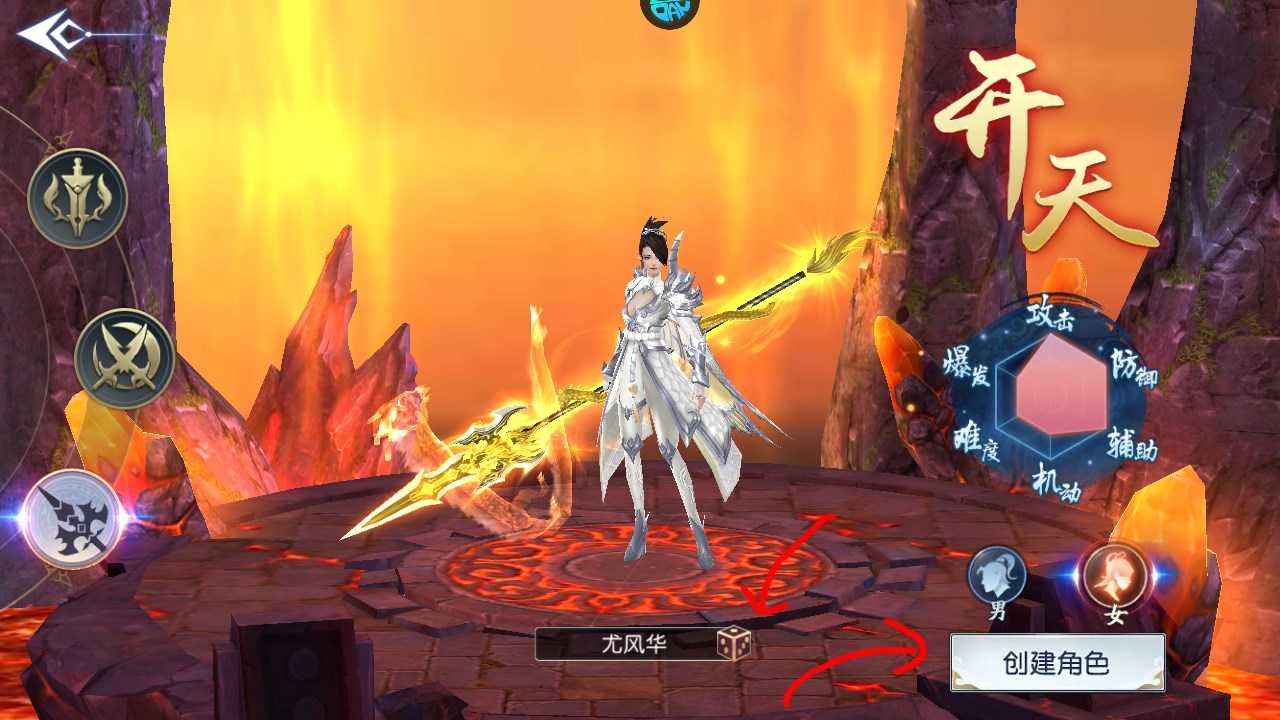Click the 创建角色 create character button

(x=1057, y=662)
